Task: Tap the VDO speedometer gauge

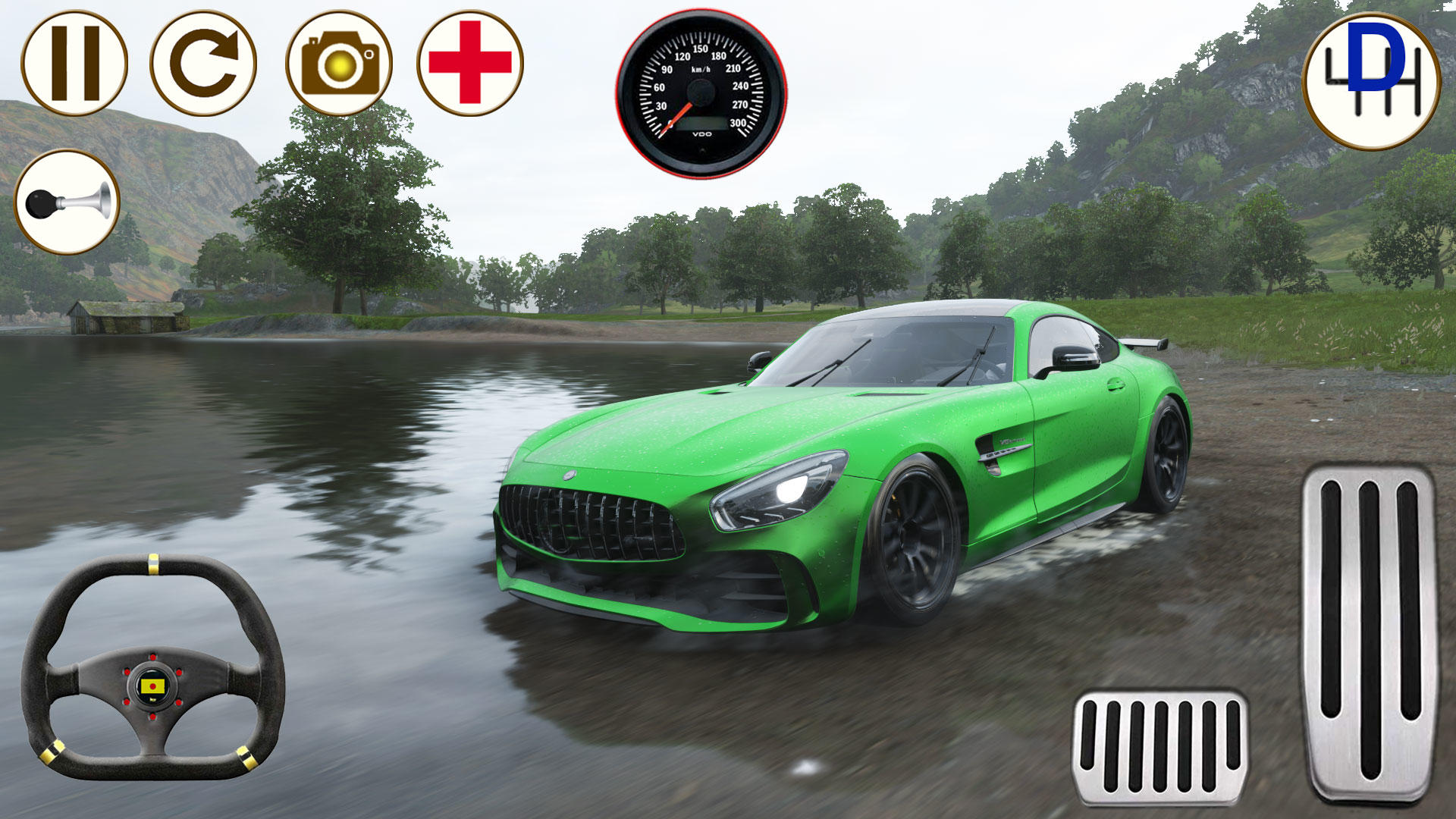Action: [698, 91]
